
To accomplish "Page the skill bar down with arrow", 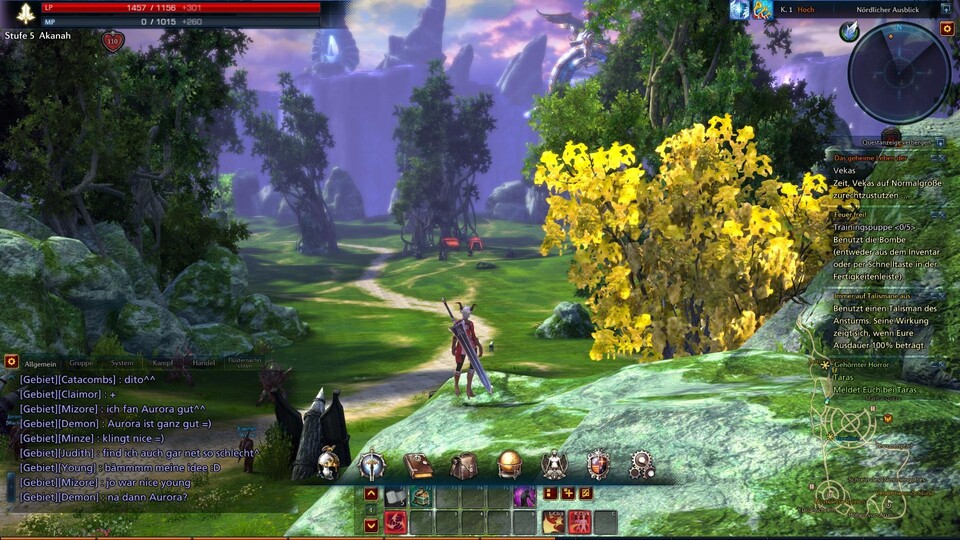I will tap(371, 524).
